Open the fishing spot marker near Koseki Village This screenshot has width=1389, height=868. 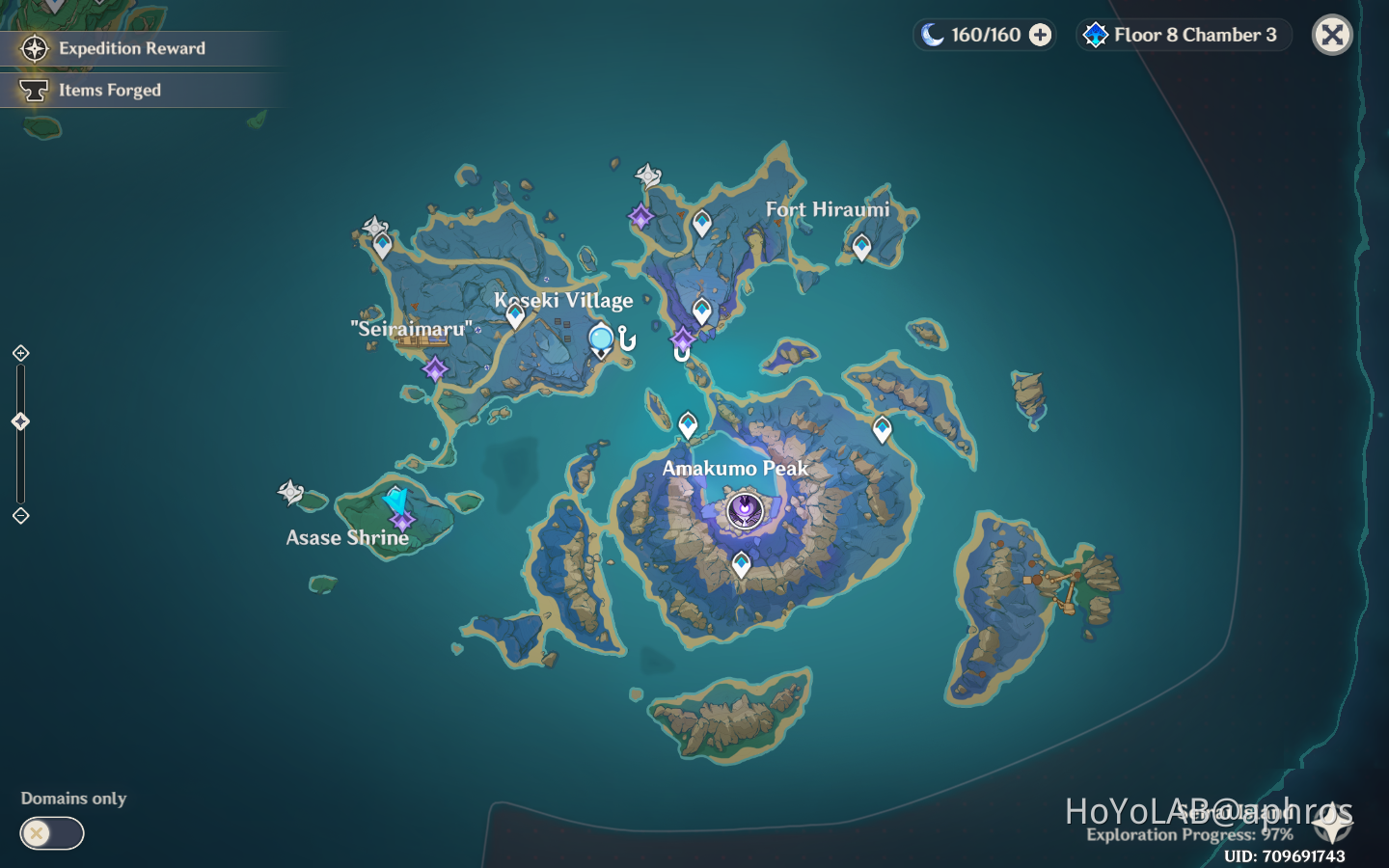click(x=599, y=339)
